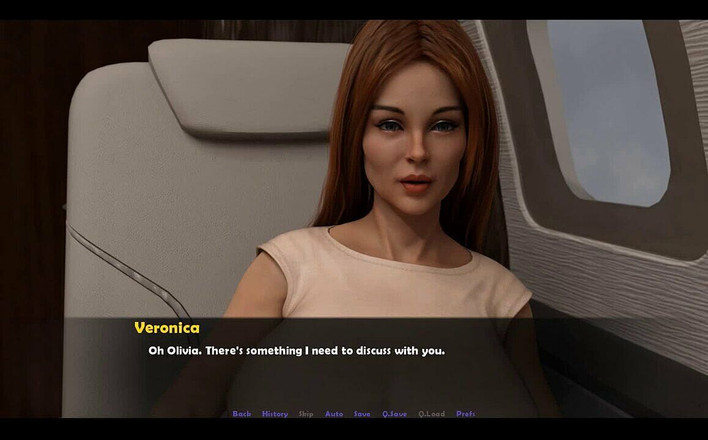Open the History log
The image size is (708, 440).
(274, 414)
